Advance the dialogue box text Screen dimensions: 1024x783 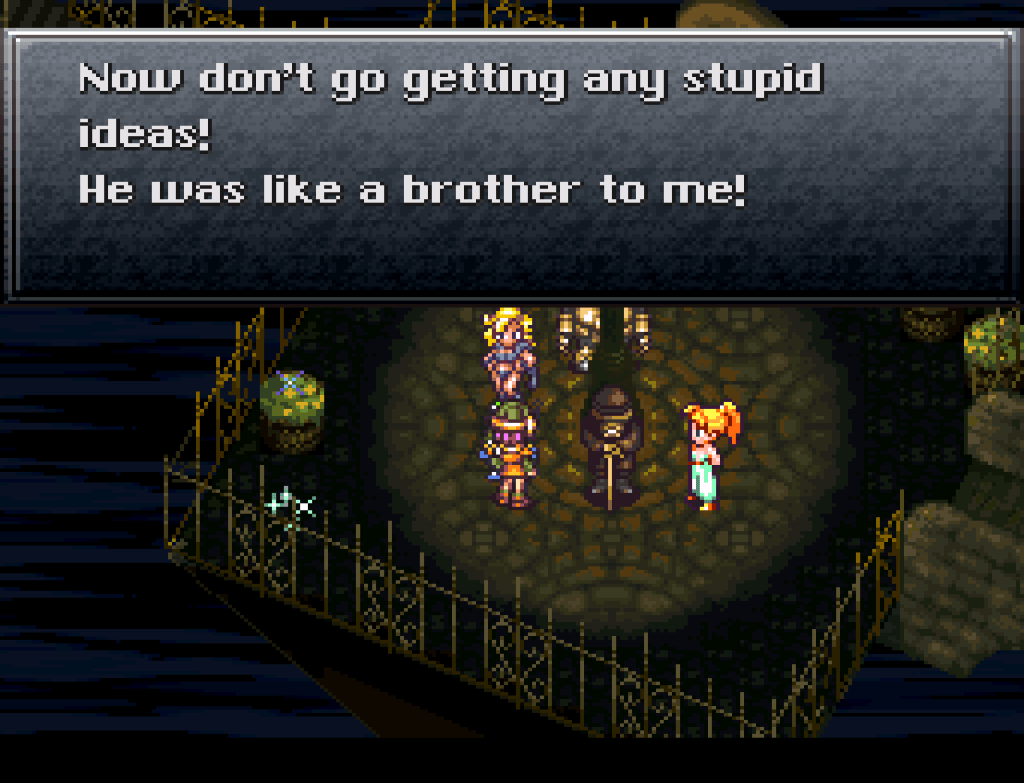click(x=510, y=165)
